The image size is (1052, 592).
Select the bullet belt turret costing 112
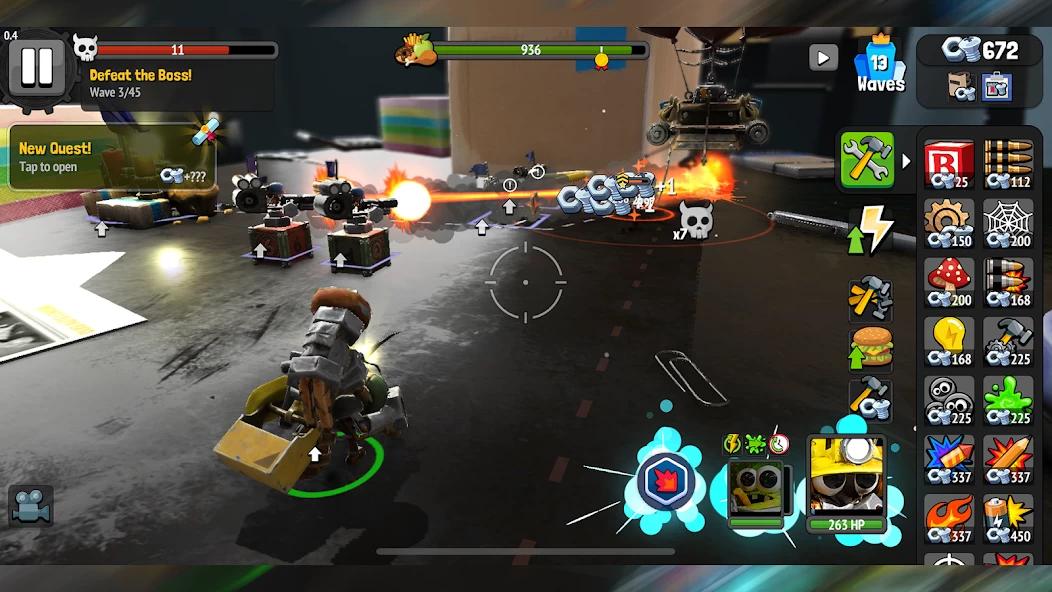pos(1007,164)
